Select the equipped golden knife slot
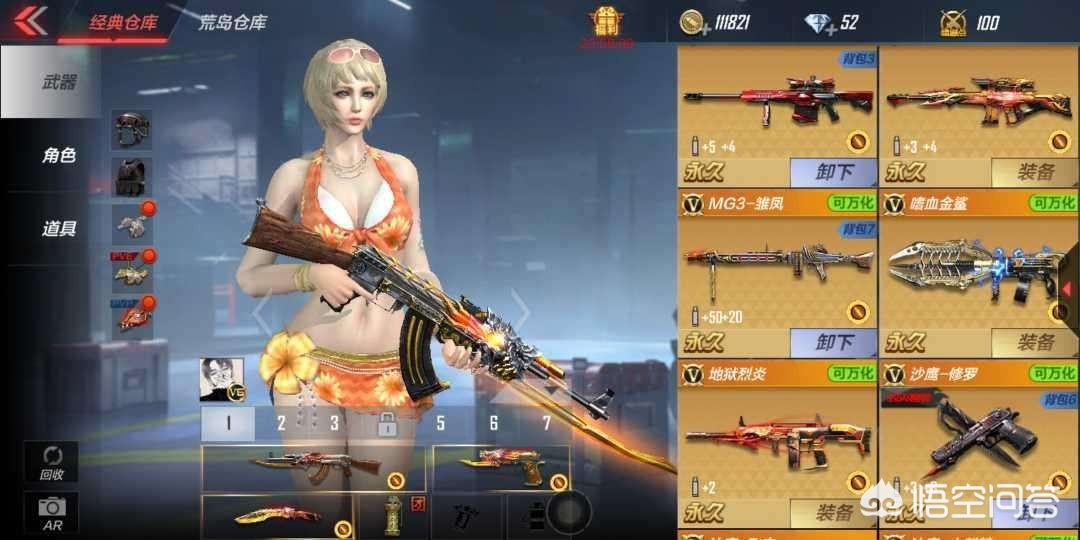This screenshot has width=1080, height=540. (x=277, y=515)
